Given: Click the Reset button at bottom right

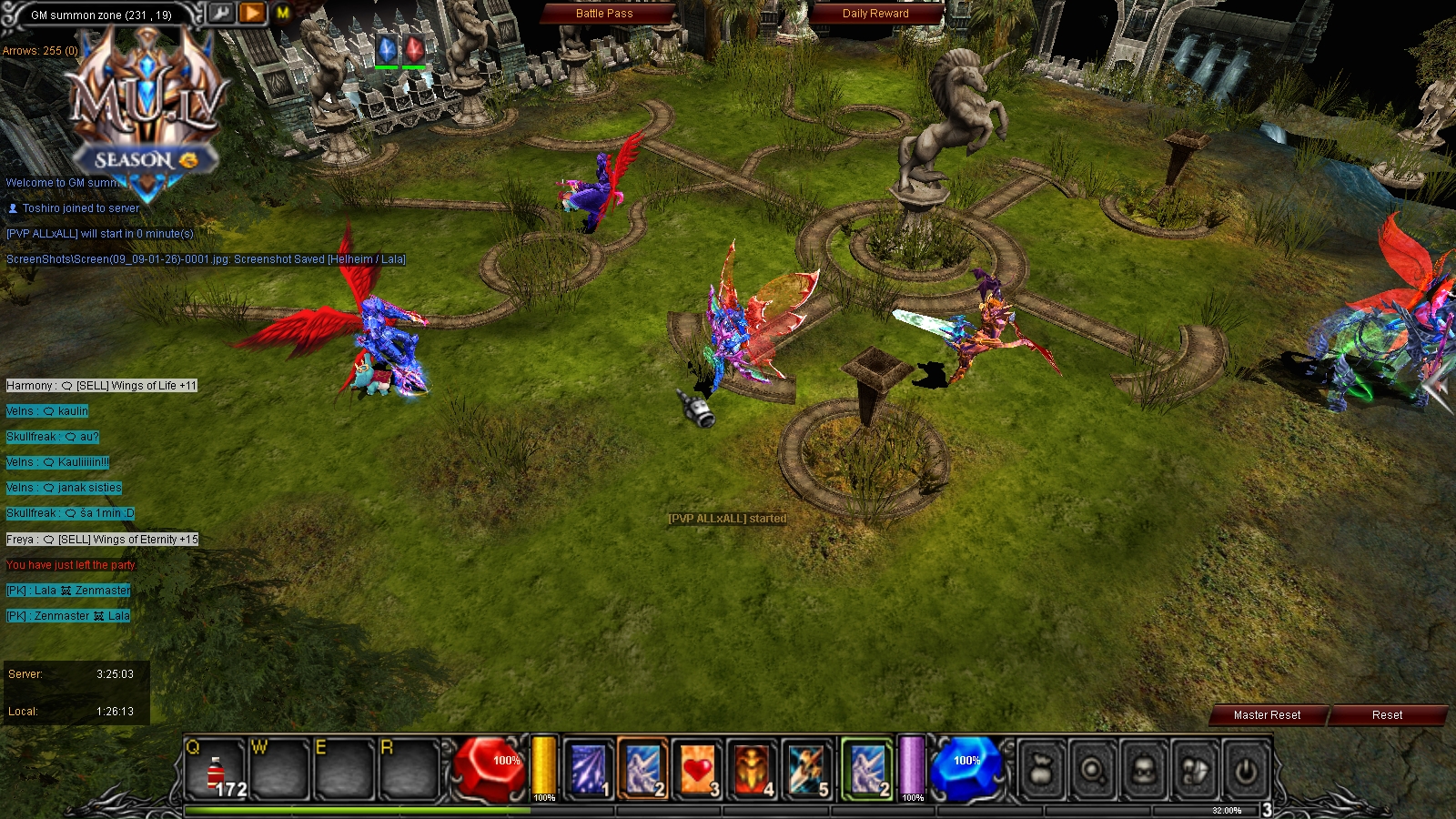Looking at the screenshot, I should (1386, 715).
